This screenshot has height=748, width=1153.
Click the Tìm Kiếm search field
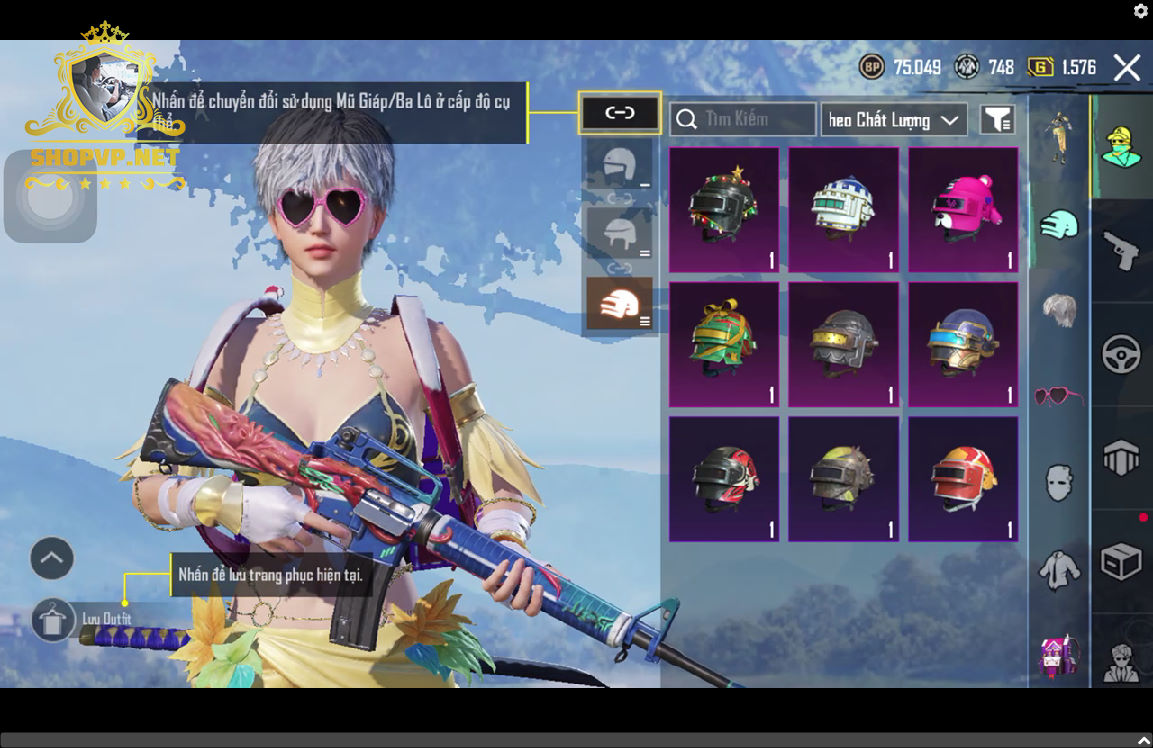pos(742,119)
